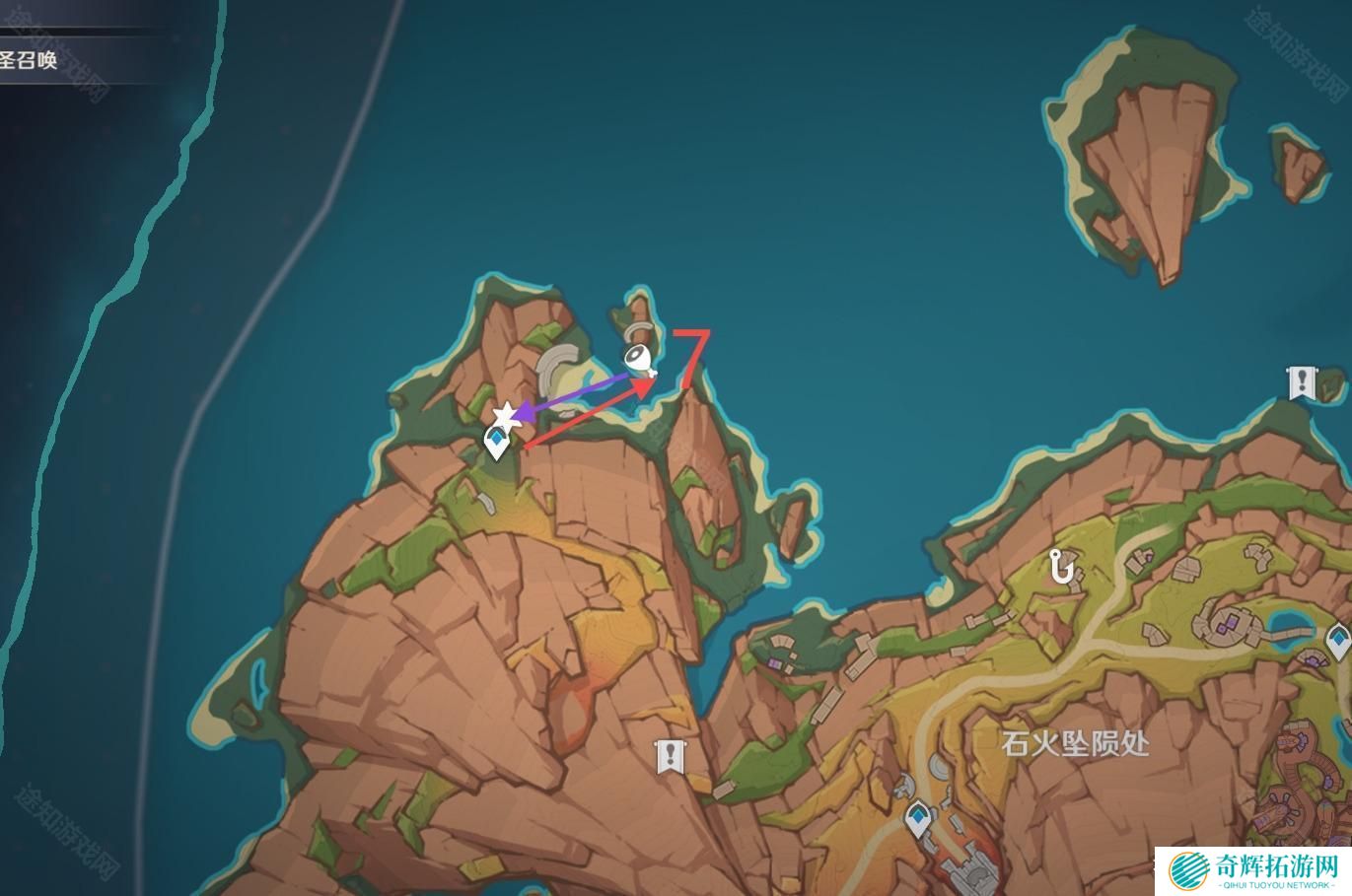Click the exclamation quest marker left of 石火坠陨处

pyautogui.click(x=671, y=757)
